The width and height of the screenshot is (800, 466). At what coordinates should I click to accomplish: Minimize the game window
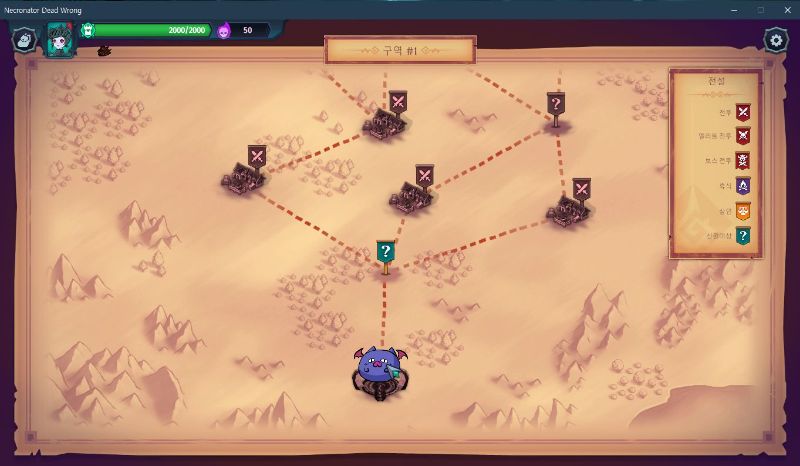(x=734, y=9)
